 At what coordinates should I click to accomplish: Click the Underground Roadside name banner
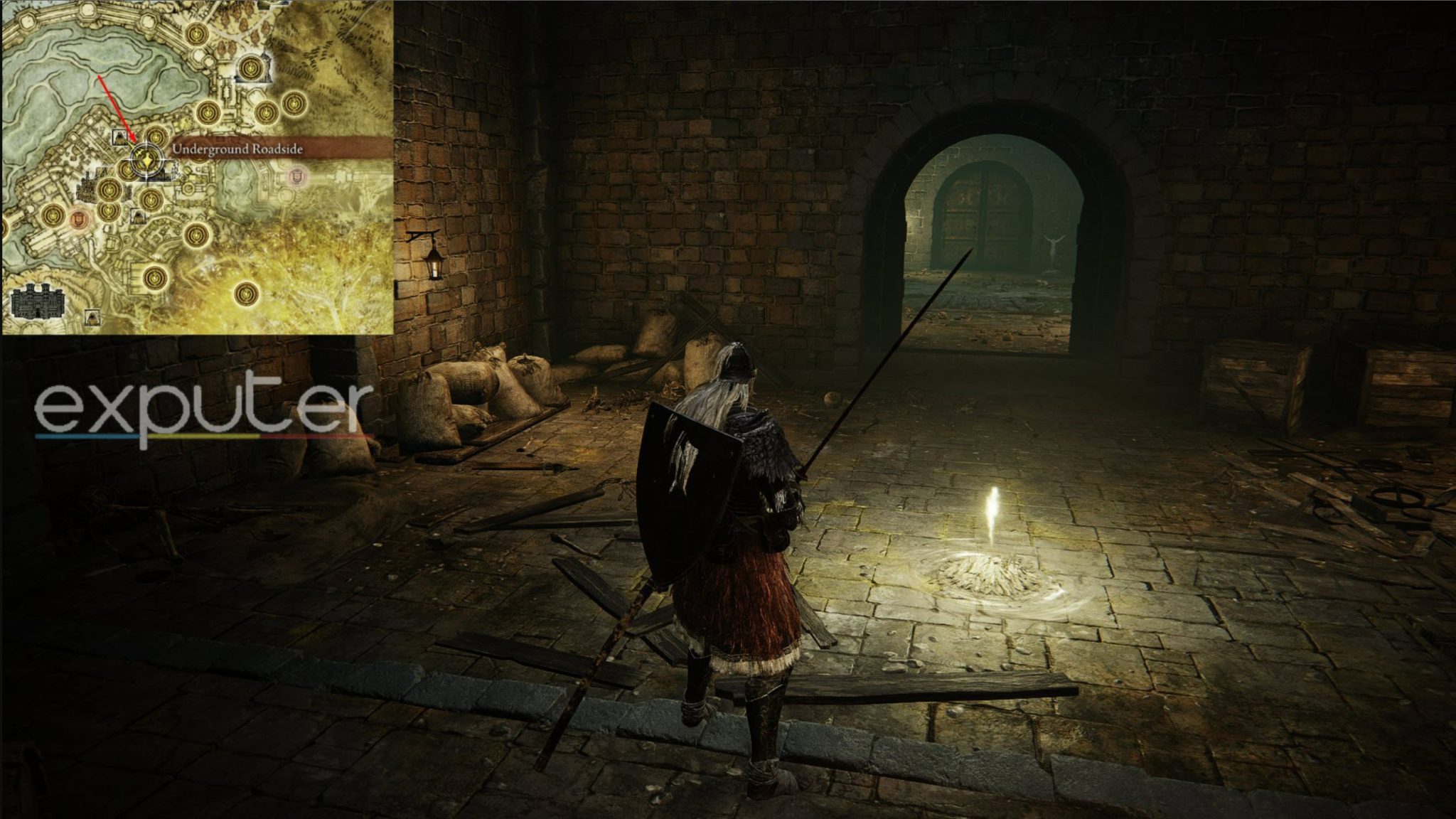pos(237,148)
